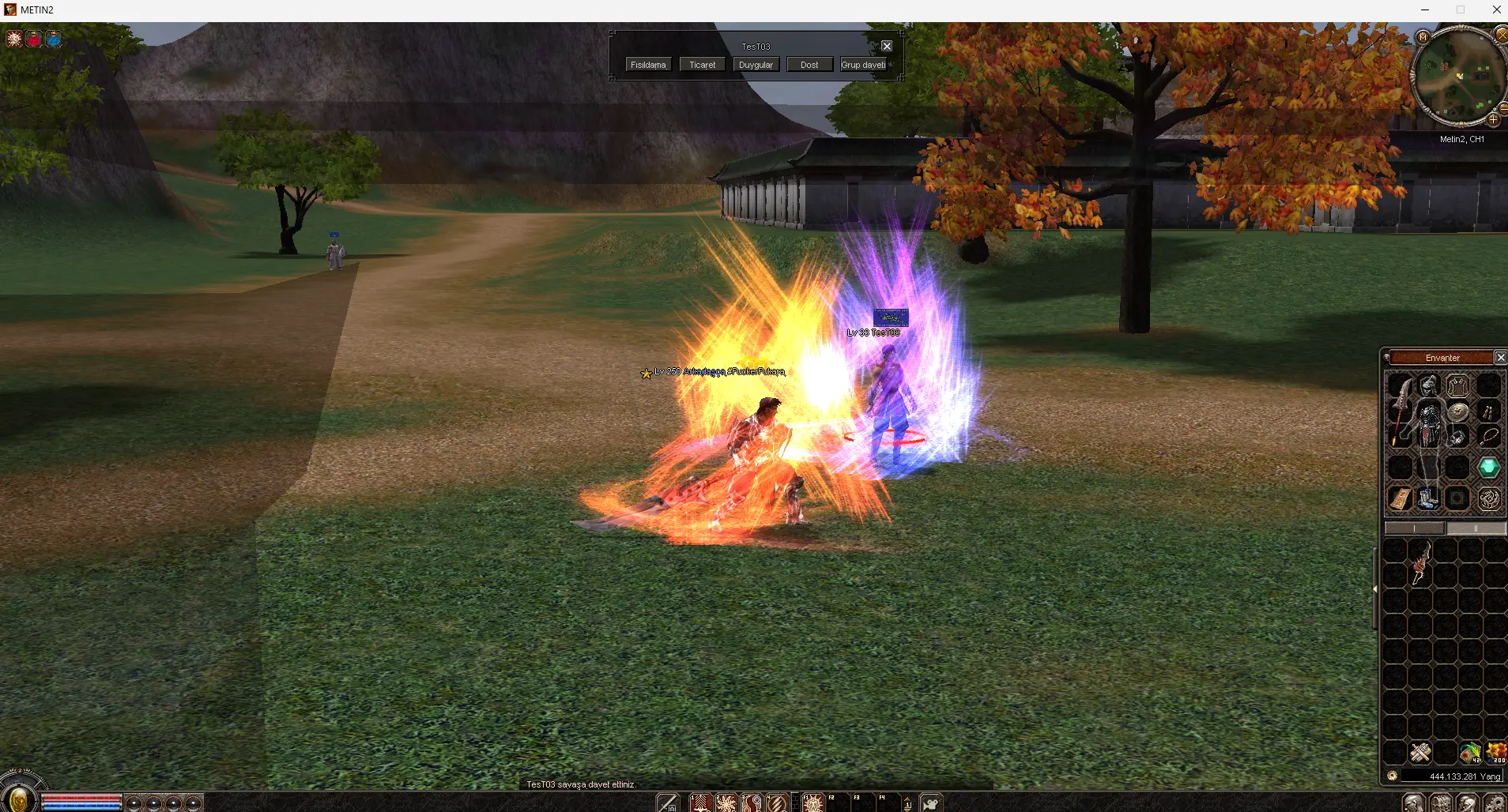Screen dimensions: 1508x812
Task: Click the equipped boots slot
Action: pos(1428,498)
